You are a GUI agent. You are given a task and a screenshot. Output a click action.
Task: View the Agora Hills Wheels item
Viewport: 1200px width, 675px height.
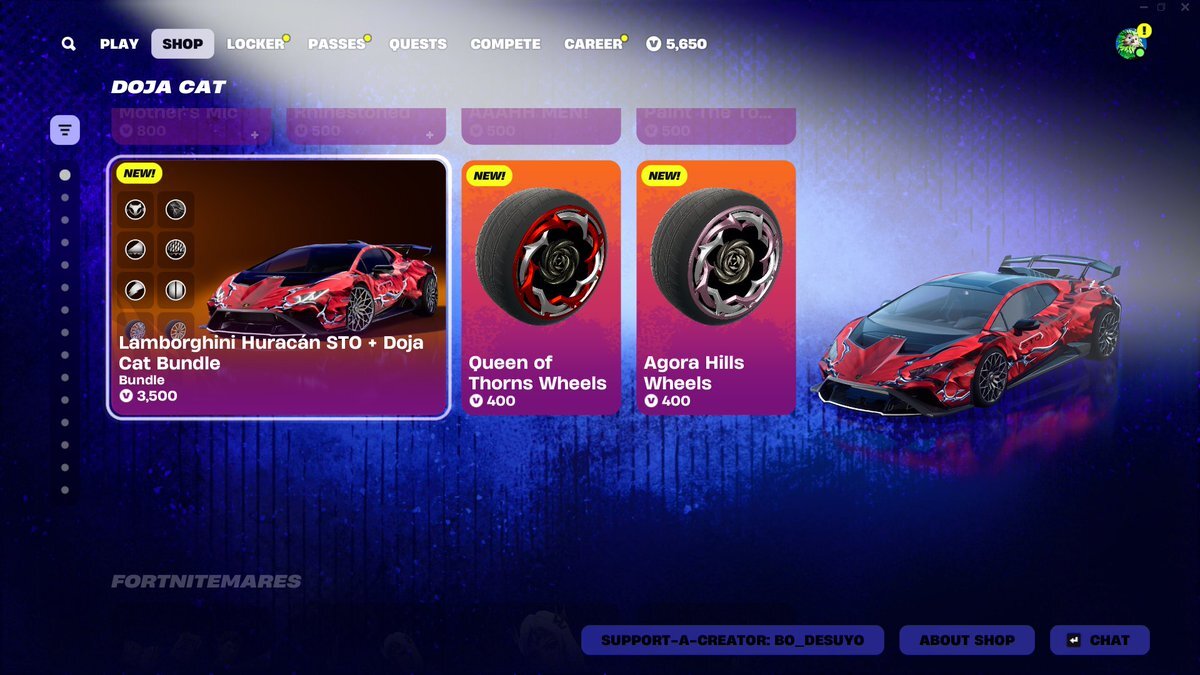716,288
